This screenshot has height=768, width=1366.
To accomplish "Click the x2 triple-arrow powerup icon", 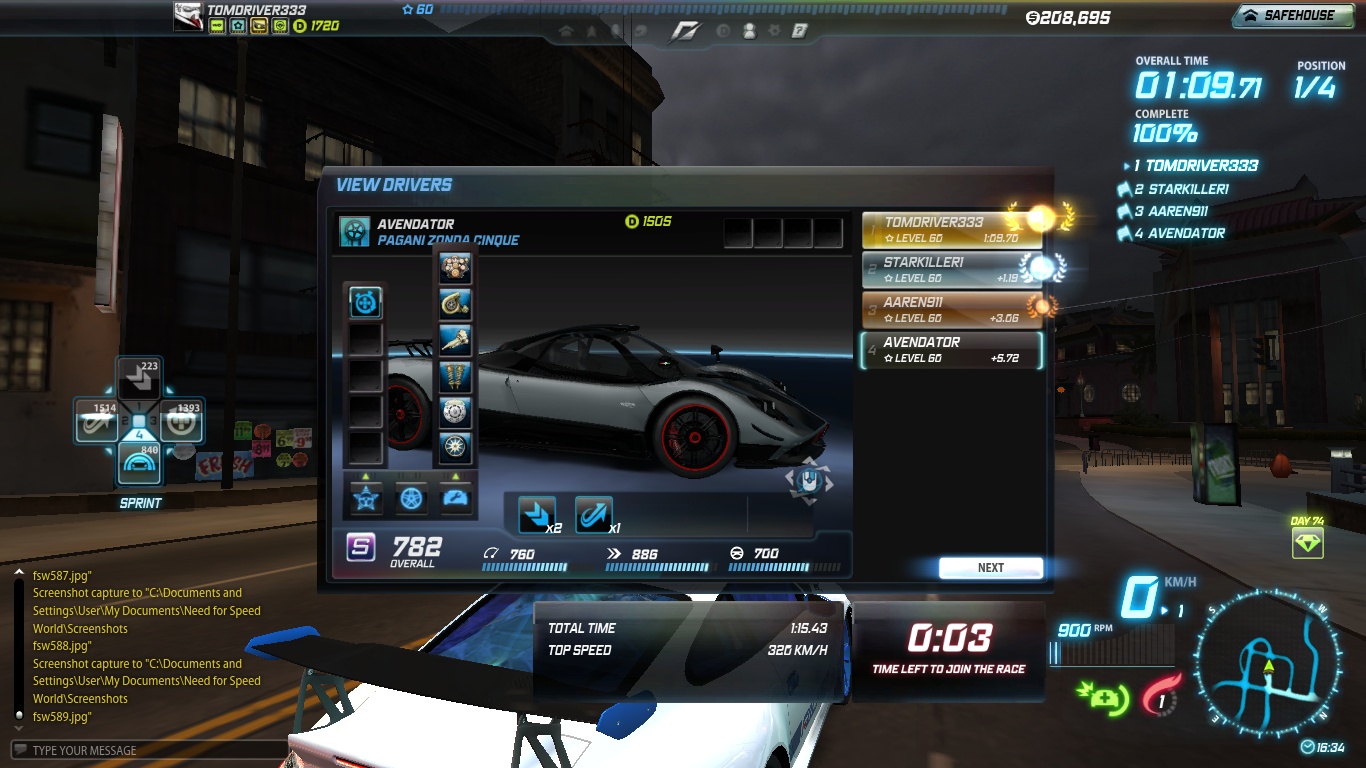I will [x=538, y=514].
